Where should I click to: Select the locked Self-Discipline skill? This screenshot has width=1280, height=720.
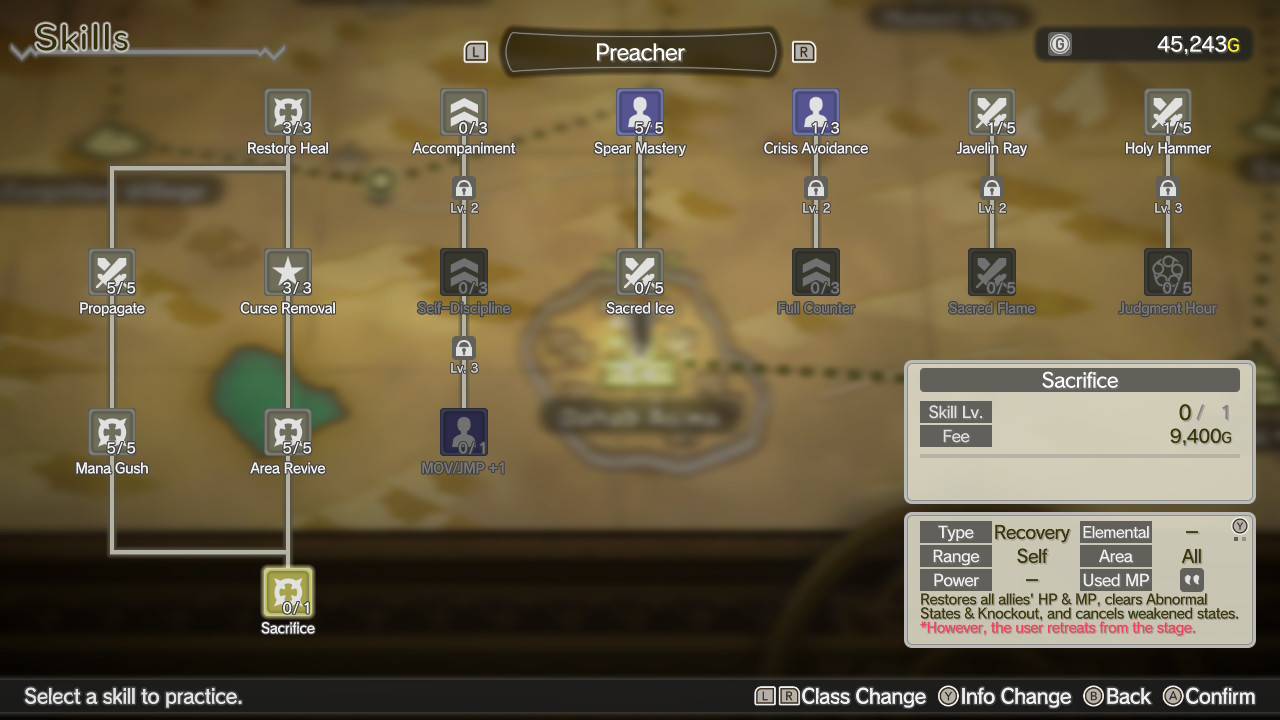click(464, 273)
